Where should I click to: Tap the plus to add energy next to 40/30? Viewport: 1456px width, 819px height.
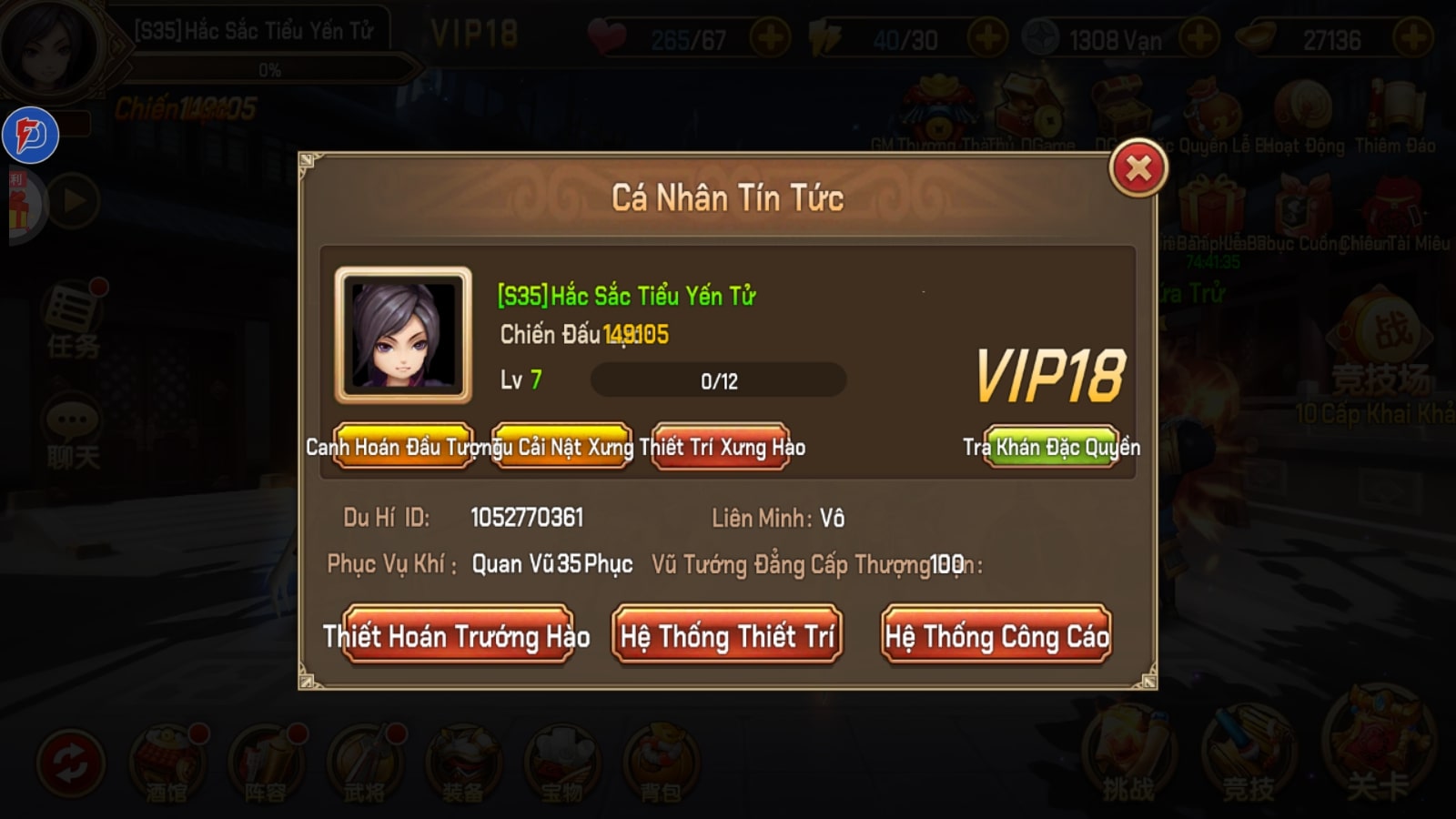point(987,38)
